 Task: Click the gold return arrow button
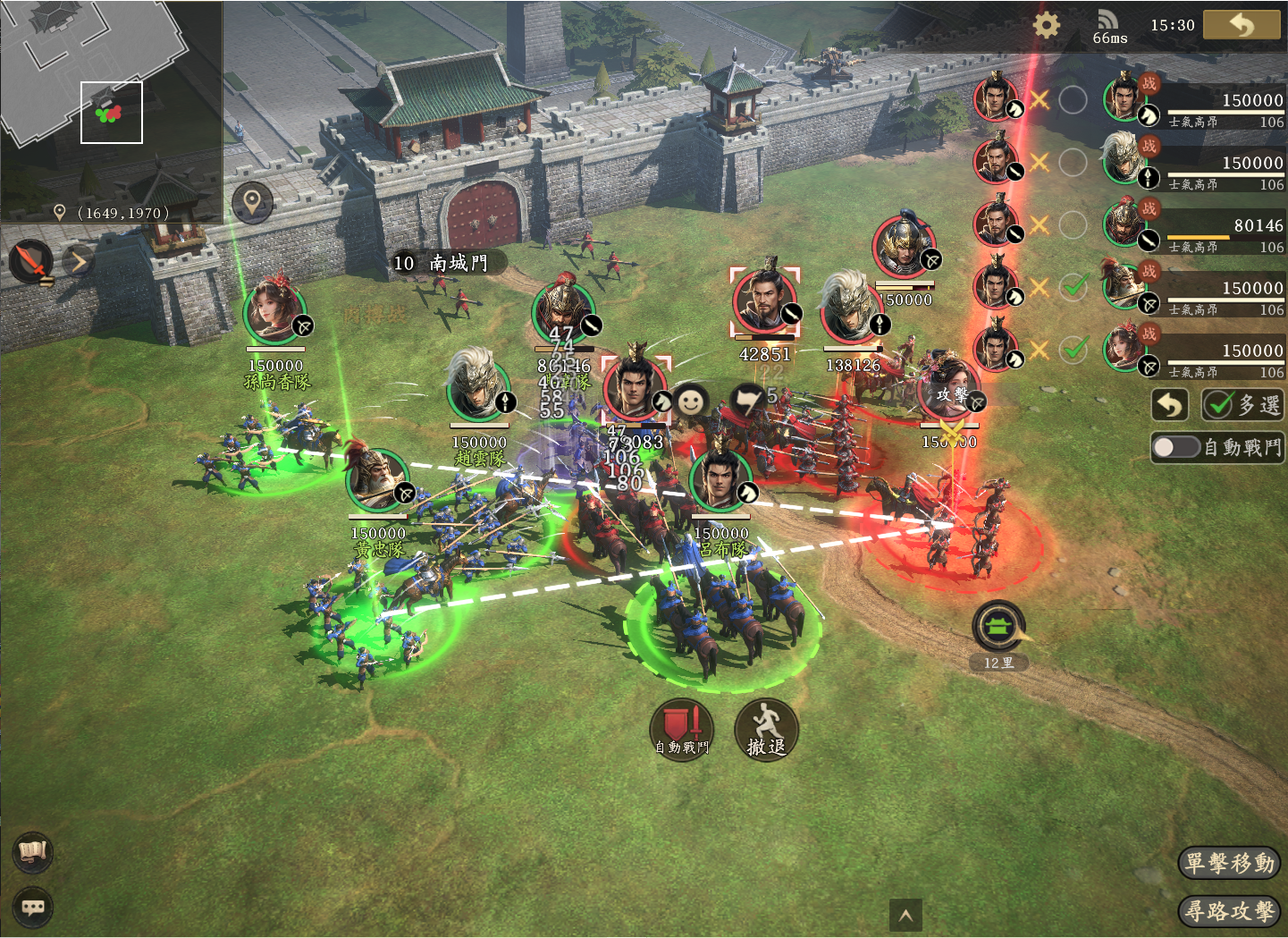[x=1242, y=25]
